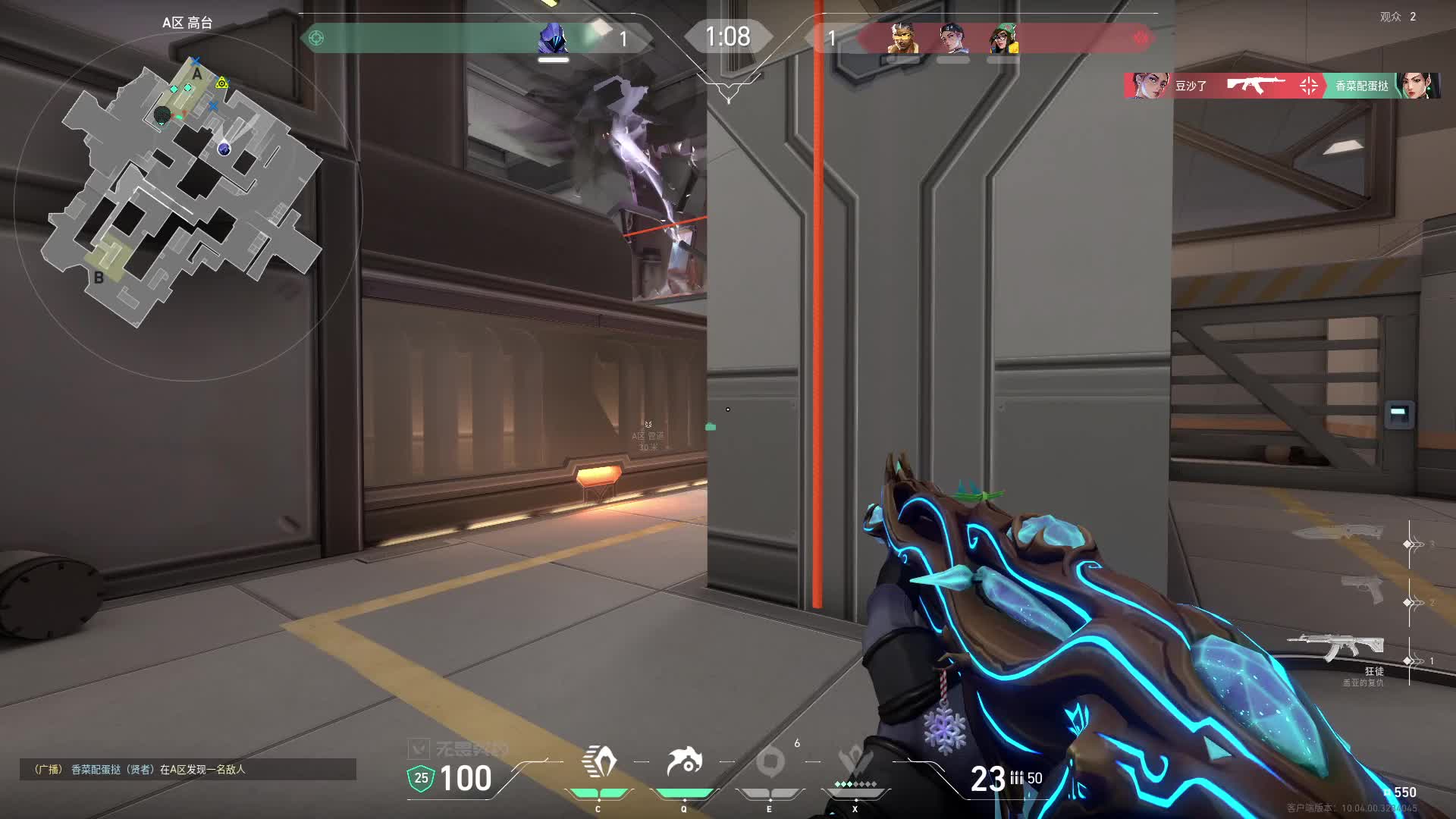Click the green team emblem icon
Image resolution: width=1456 pixels, height=819 pixels.
[x=316, y=38]
